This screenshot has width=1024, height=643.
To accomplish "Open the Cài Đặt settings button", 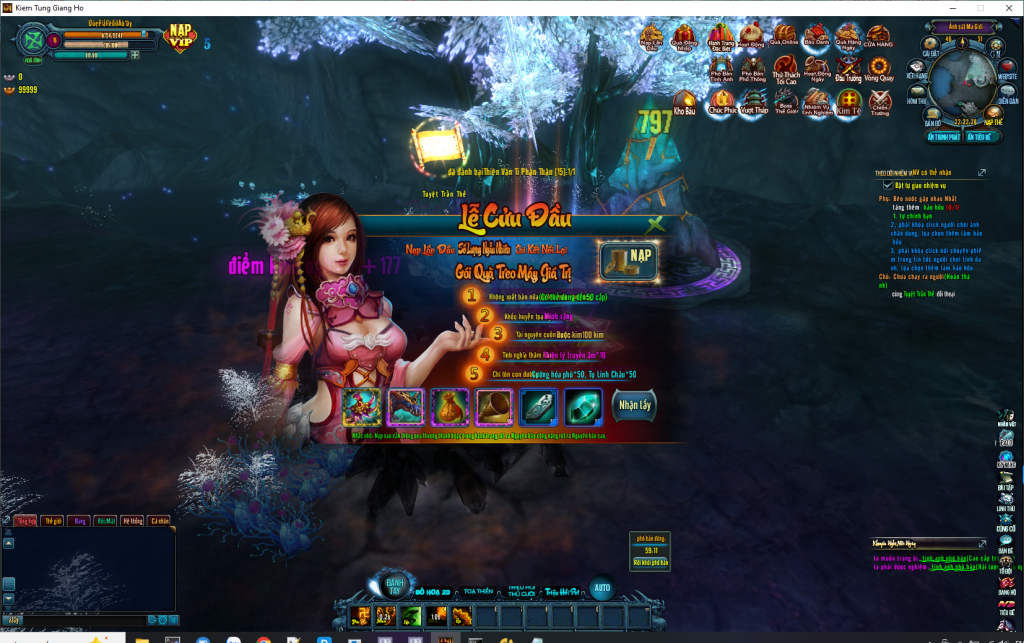I will (x=931, y=48).
